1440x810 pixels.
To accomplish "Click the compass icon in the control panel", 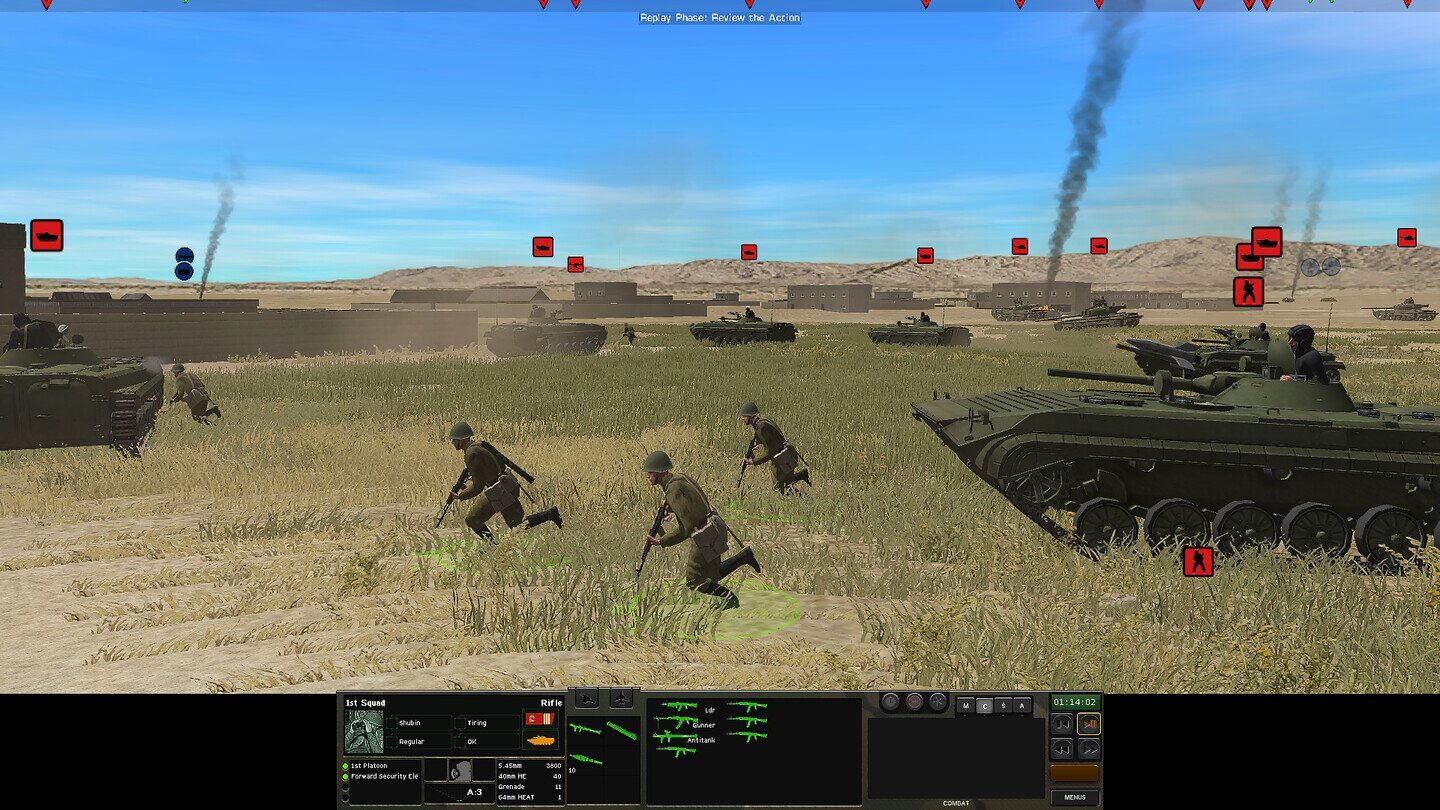I will [x=937, y=701].
